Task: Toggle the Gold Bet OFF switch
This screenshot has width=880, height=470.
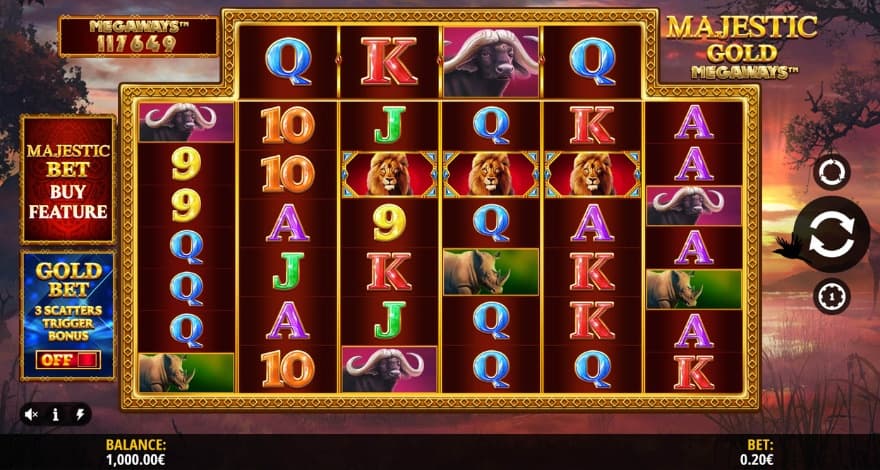Action: [x=68, y=359]
